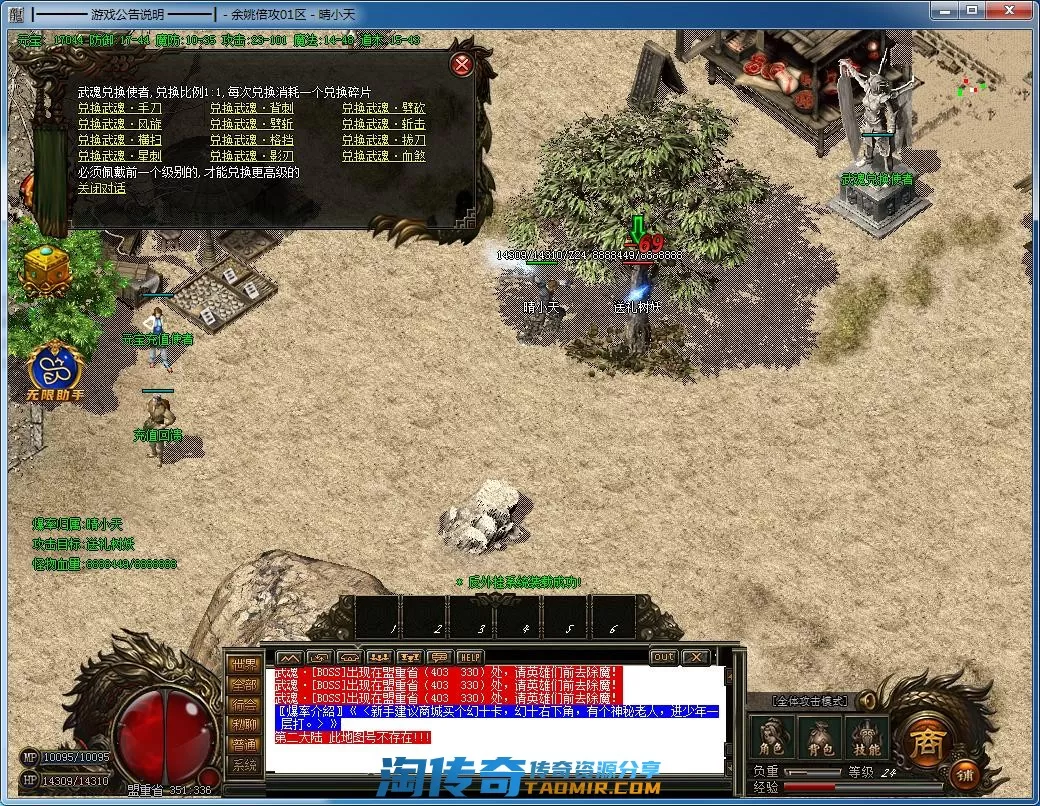The height and width of the screenshot is (806, 1040).
Task: Open the HELP button above chat
Action: tap(470, 657)
